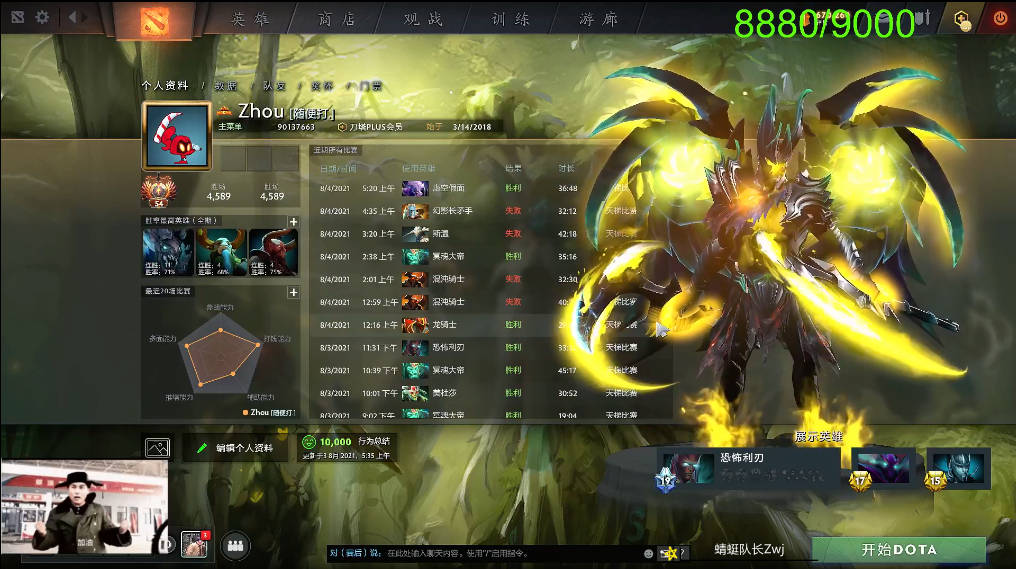Click 编辑个人资料 edit profile button
The image size is (1016, 569).
236,448
